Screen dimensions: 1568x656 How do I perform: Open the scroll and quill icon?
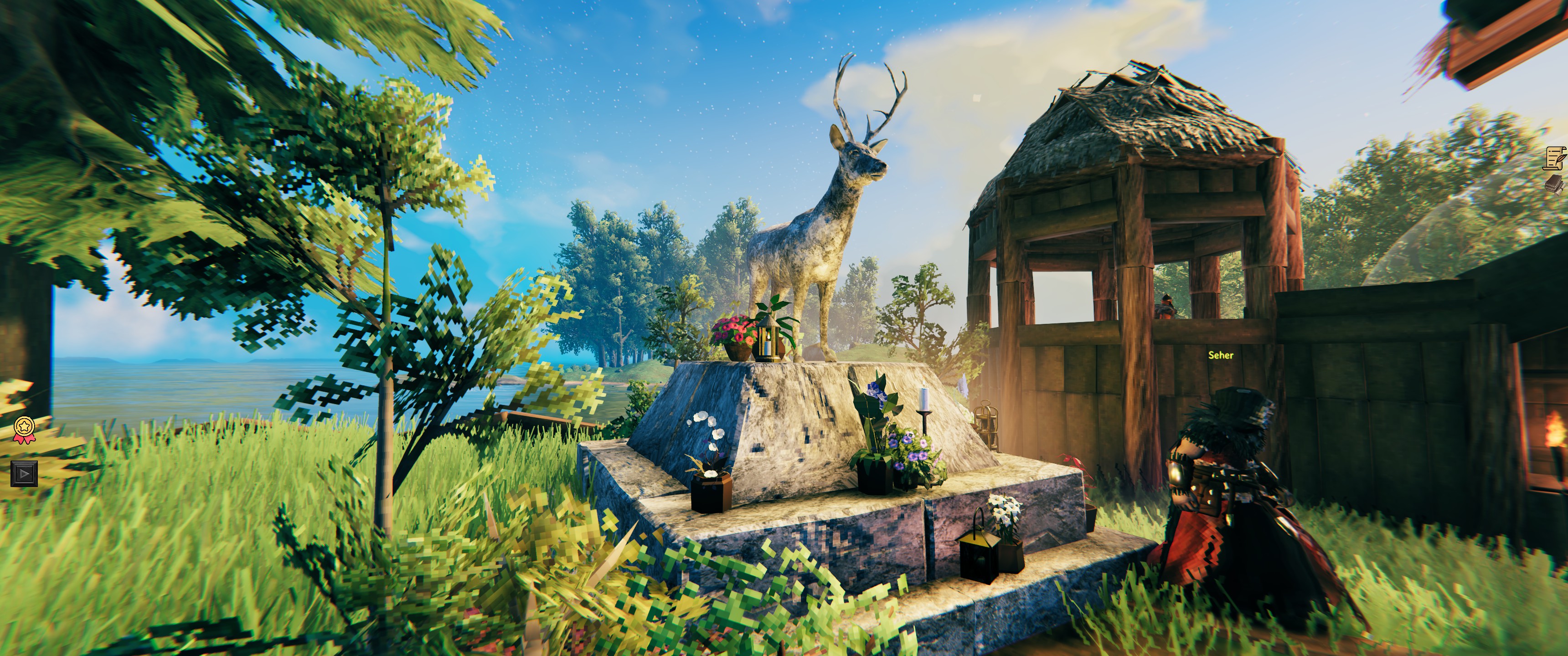click(1556, 158)
